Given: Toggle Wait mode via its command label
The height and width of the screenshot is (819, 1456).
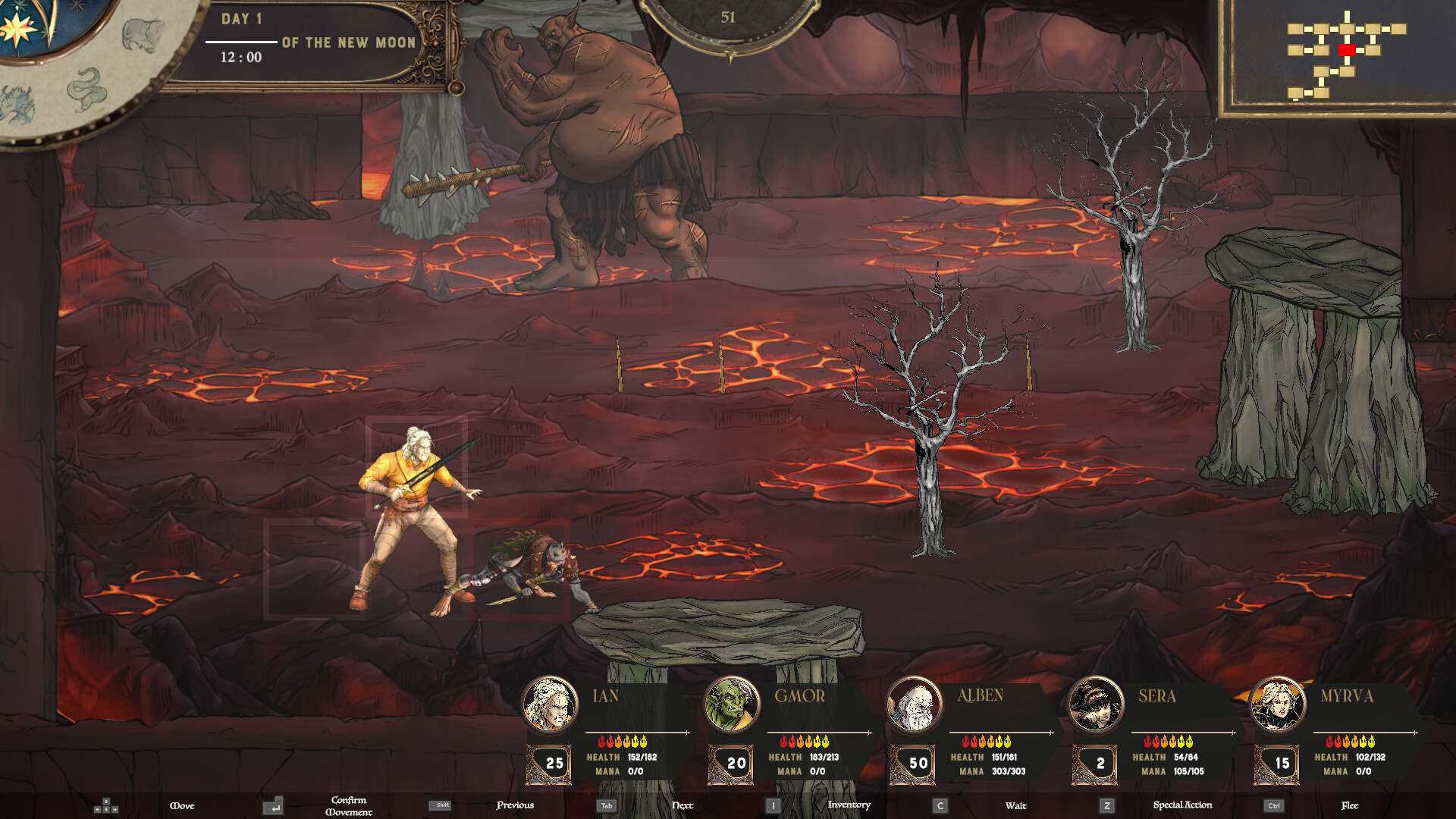Looking at the screenshot, I should coord(1016,805).
